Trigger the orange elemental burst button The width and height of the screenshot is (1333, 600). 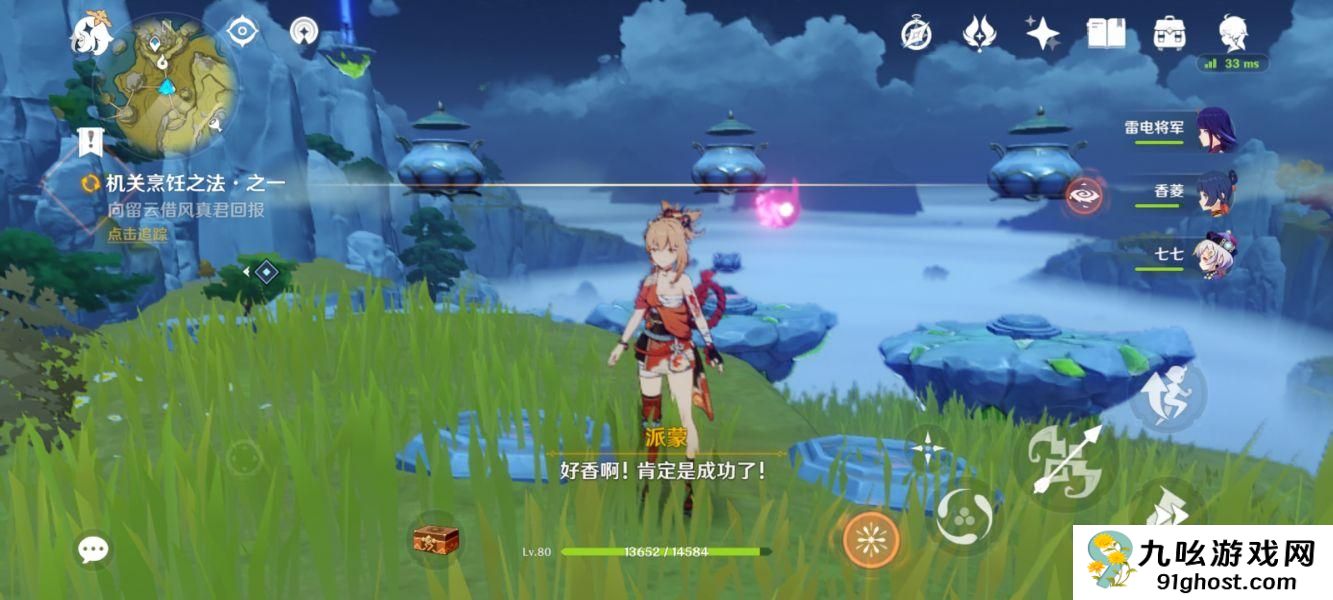pos(871,541)
